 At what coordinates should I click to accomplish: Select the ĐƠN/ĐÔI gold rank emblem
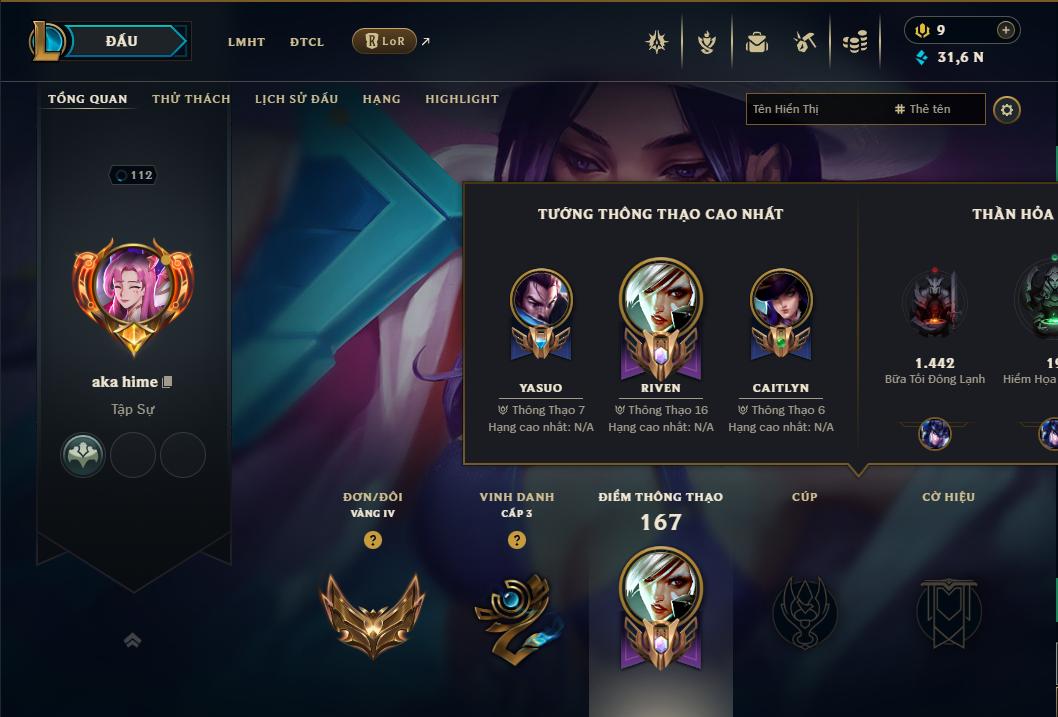click(372, 612)
